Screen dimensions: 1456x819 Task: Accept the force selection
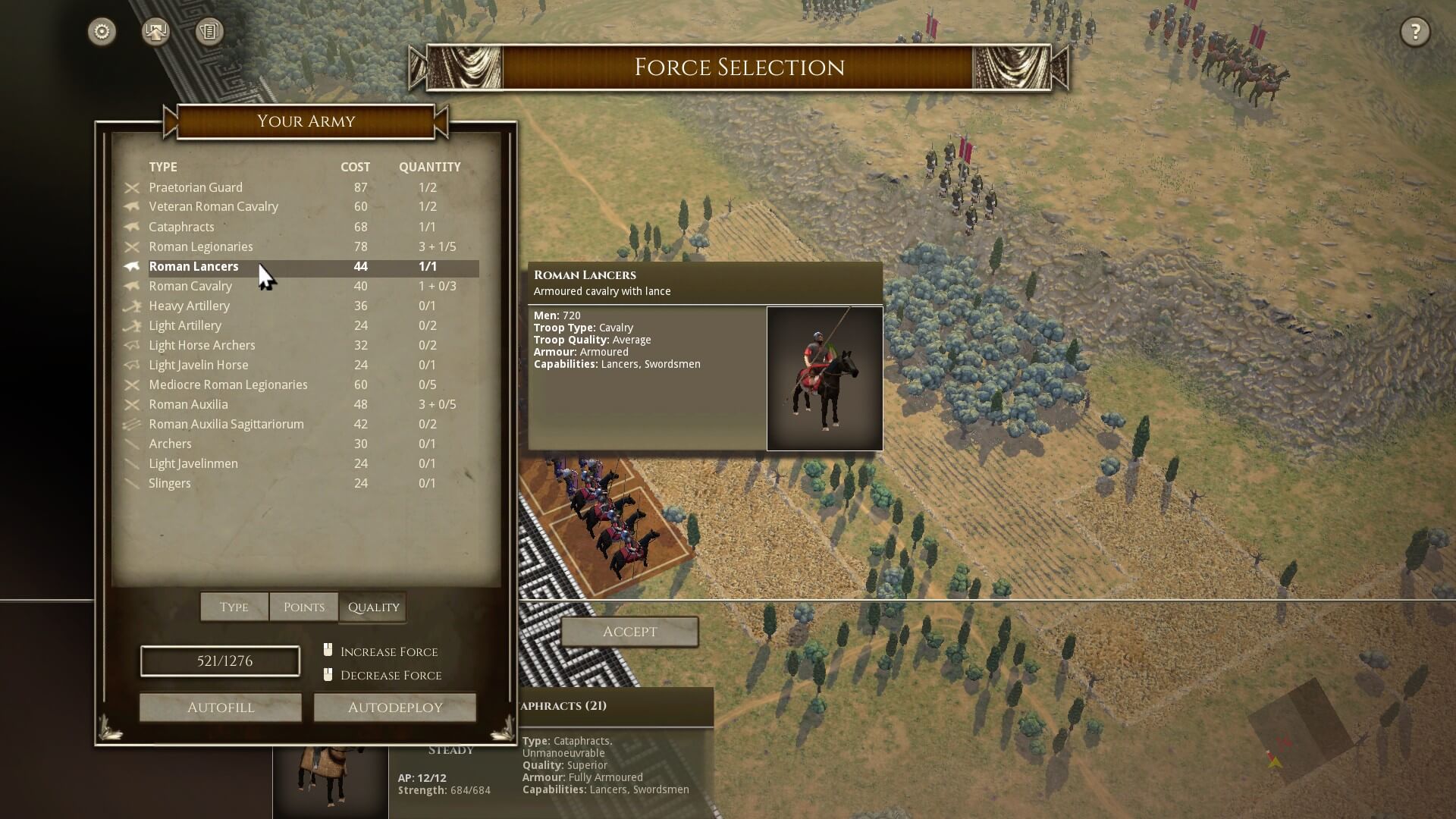629,632
